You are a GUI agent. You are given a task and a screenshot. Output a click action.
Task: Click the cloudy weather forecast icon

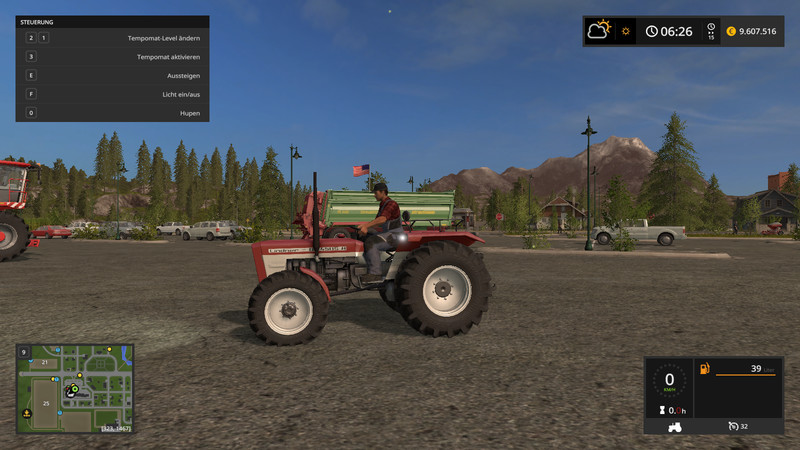click(600, 31)
